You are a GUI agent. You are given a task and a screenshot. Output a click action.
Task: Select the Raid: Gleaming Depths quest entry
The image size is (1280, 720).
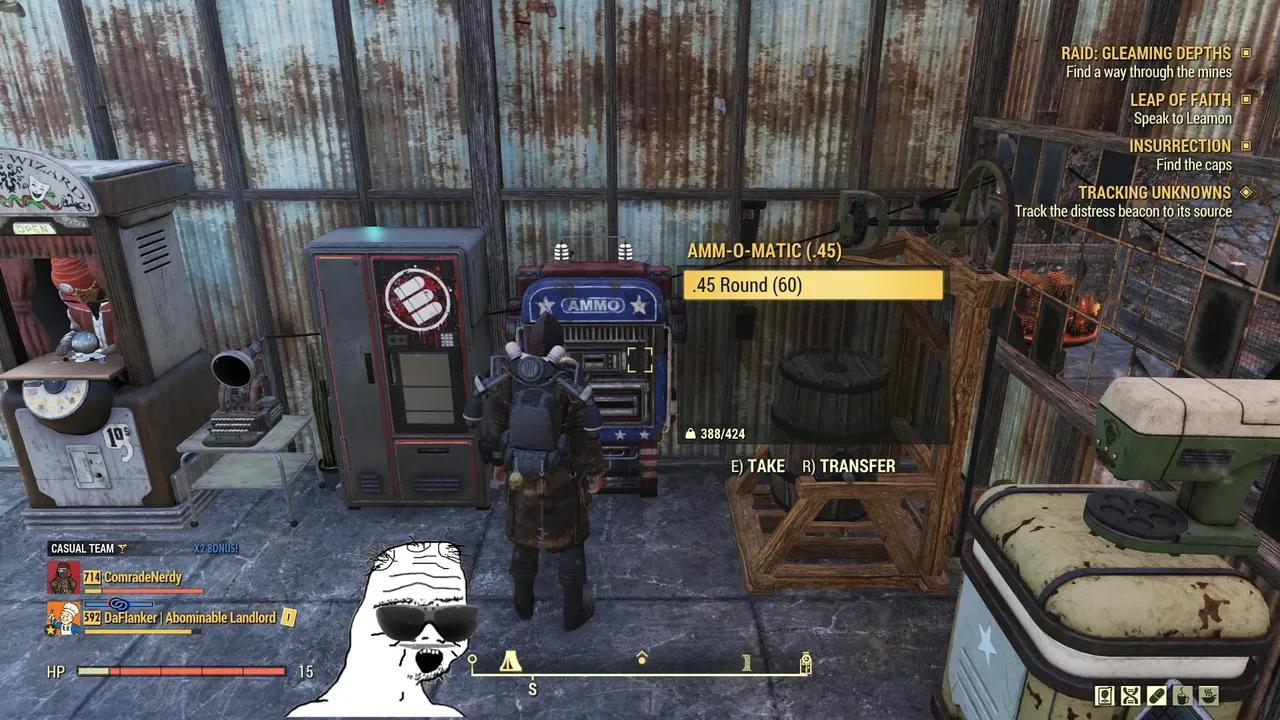click(x=1145, y=53)
